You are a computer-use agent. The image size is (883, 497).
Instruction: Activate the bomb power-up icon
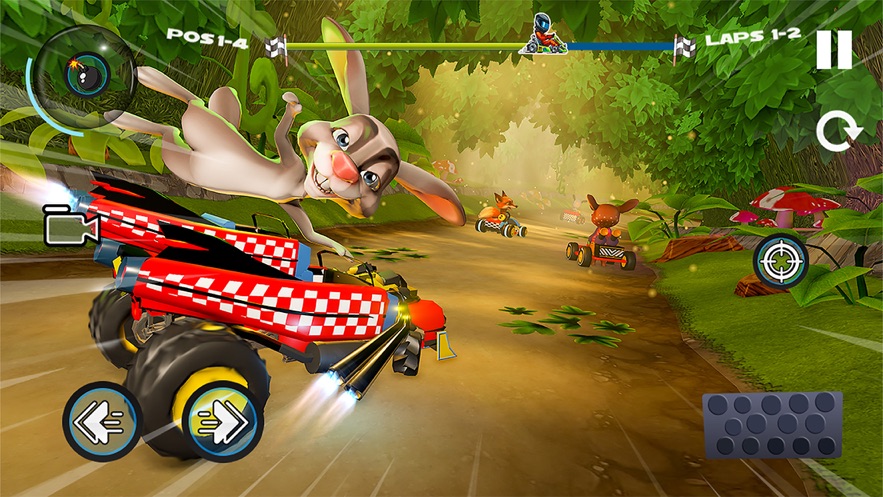click(79, 70)
